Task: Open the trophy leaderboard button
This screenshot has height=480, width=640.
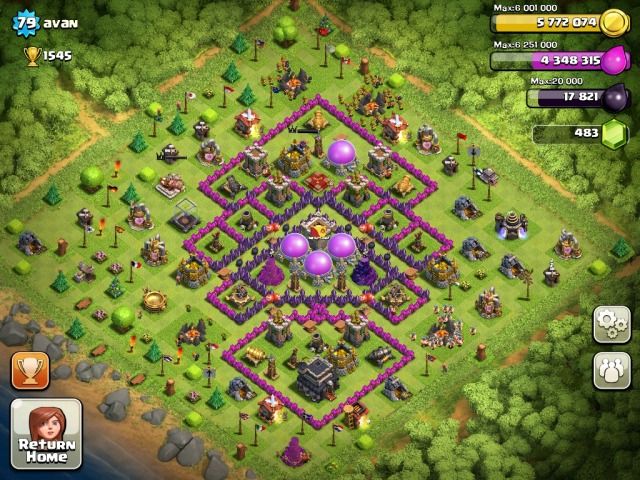Action: point(30,371)
